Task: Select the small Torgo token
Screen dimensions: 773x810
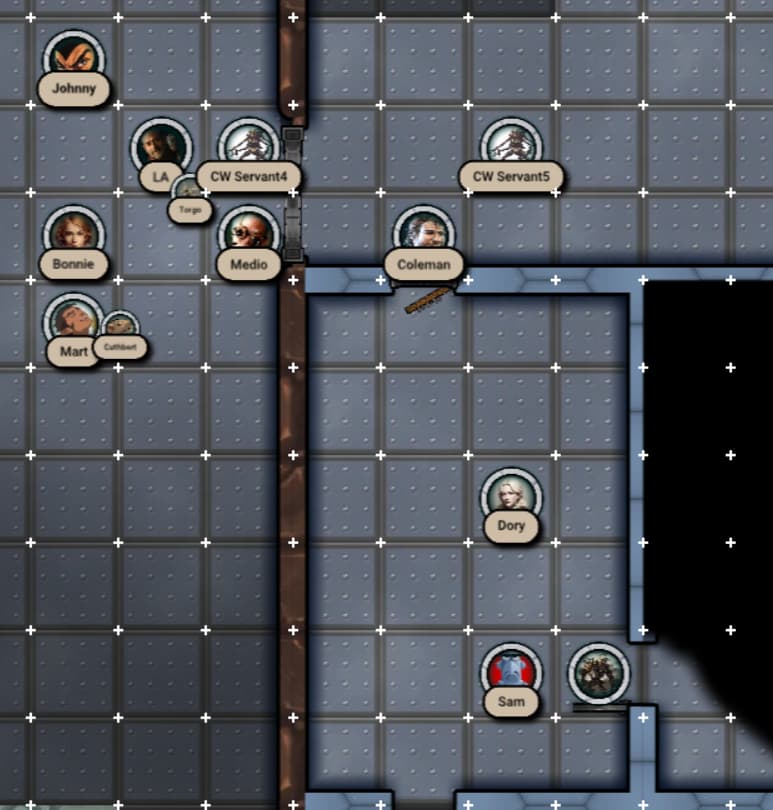Action: coord(189,191)
